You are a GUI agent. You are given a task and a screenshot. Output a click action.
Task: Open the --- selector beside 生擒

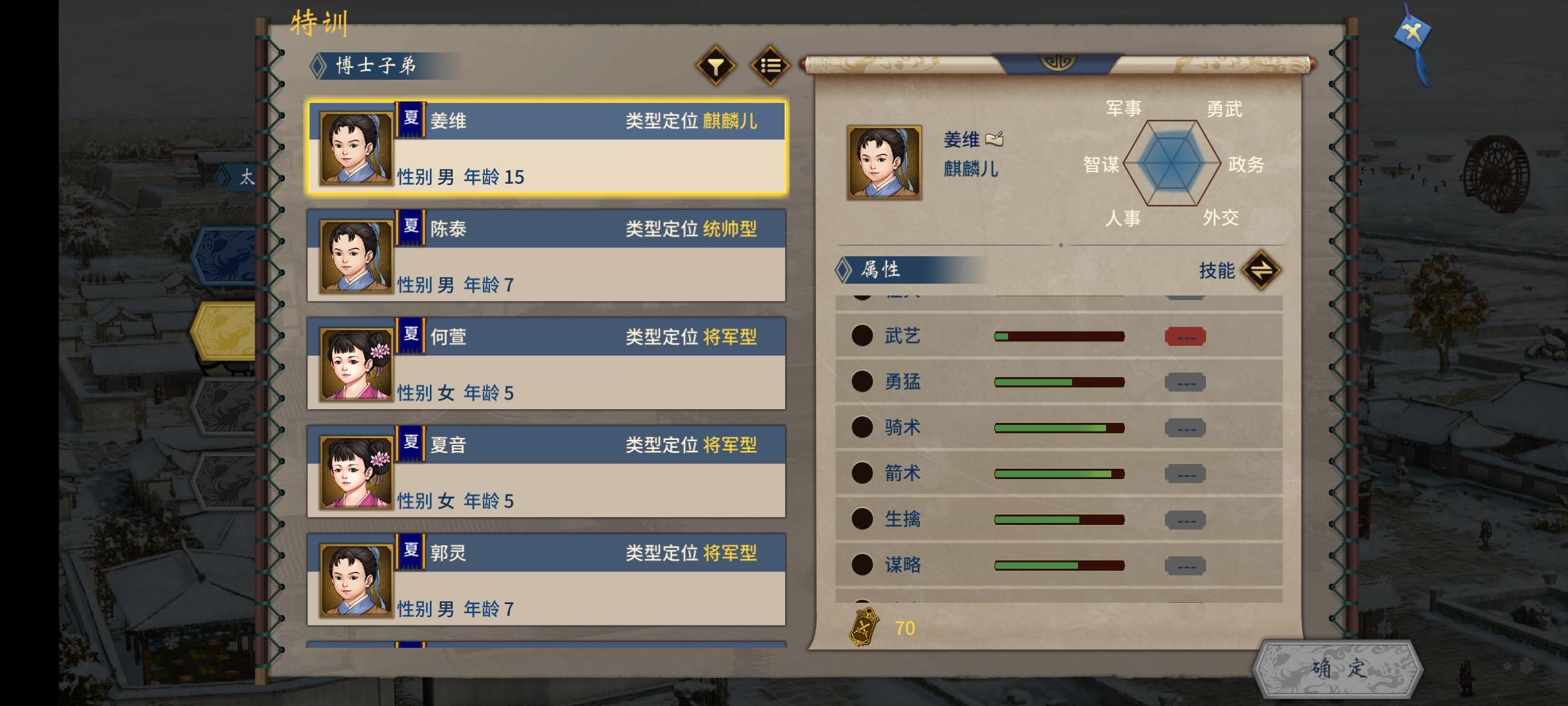click(x=1185, y=520)
